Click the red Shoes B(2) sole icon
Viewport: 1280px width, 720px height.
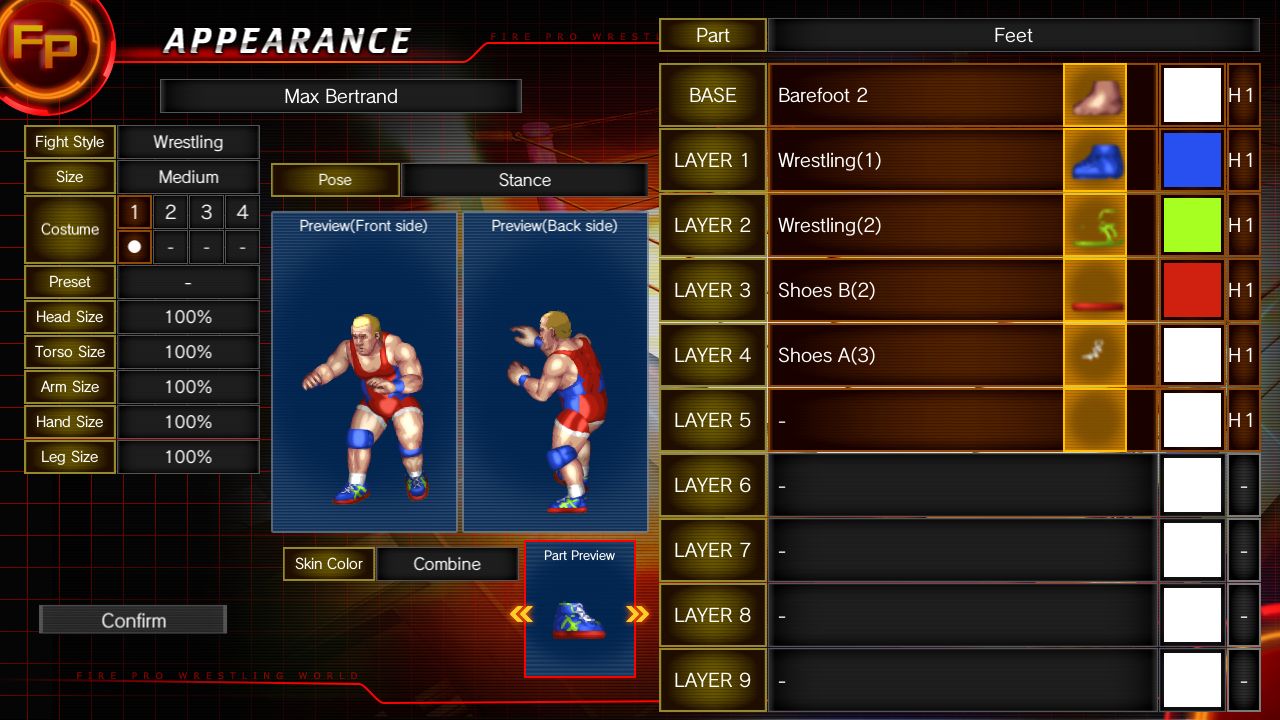(x=1094, y=290)
